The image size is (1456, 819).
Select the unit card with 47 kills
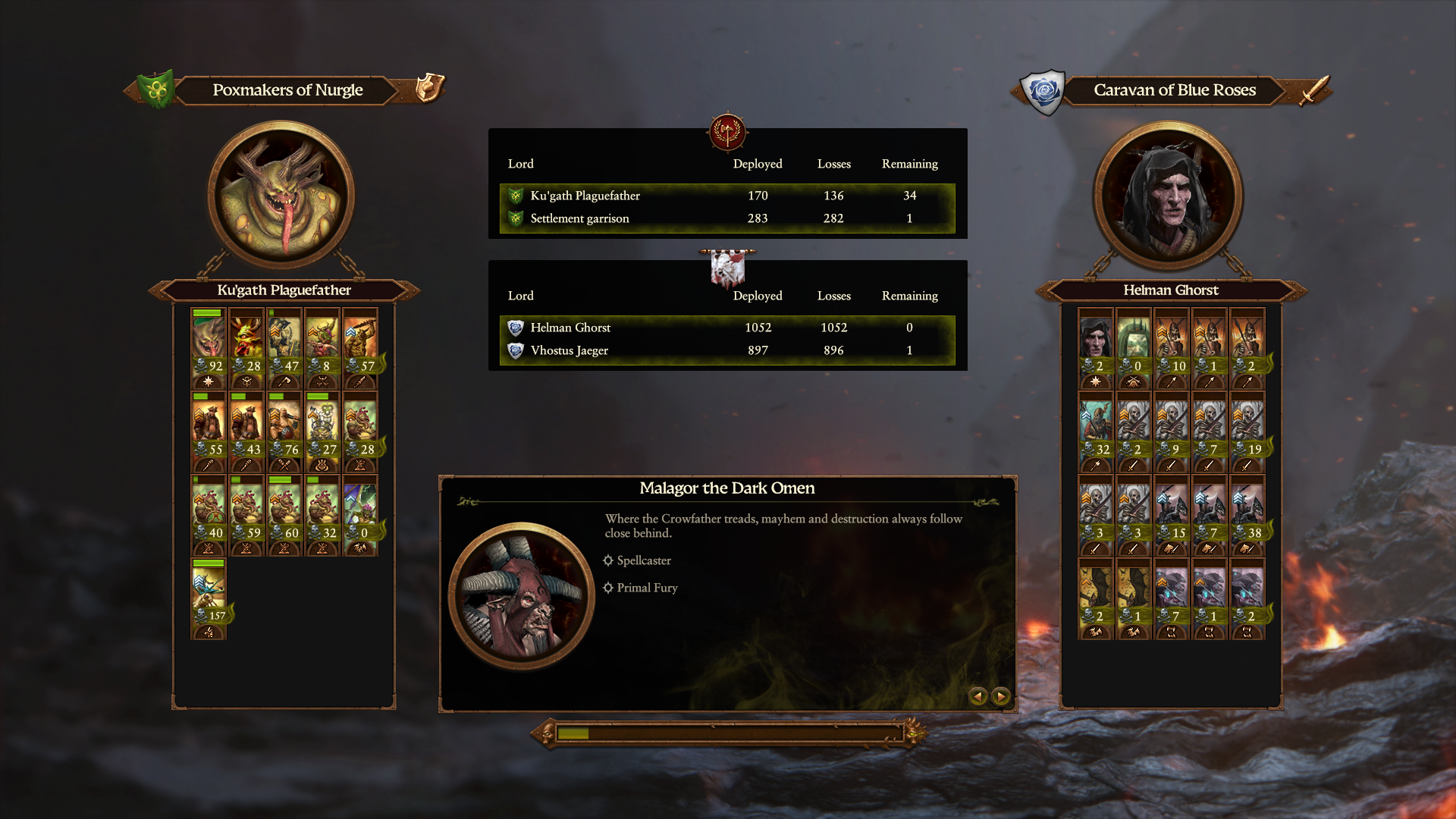tap(284, 348)
